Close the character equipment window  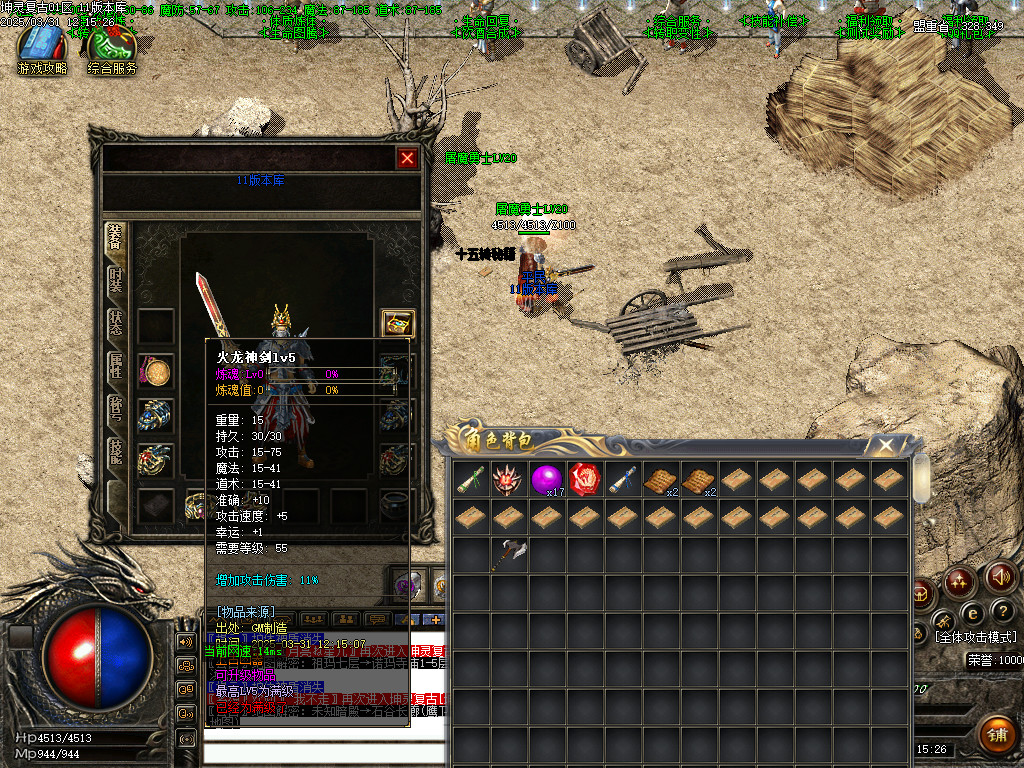click(x=407, y=158)
